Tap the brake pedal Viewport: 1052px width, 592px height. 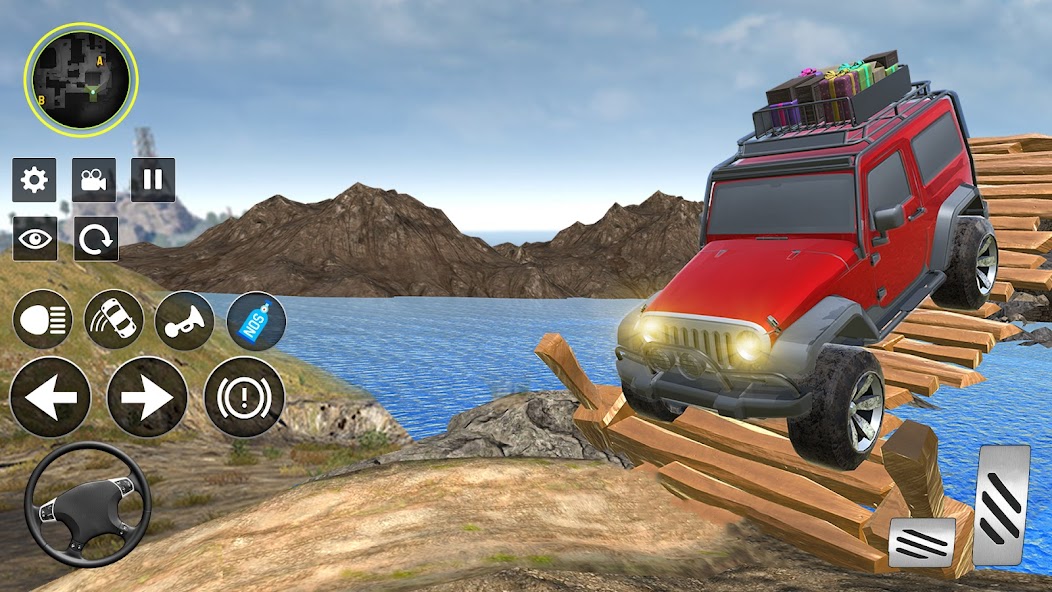click(921, 541)
